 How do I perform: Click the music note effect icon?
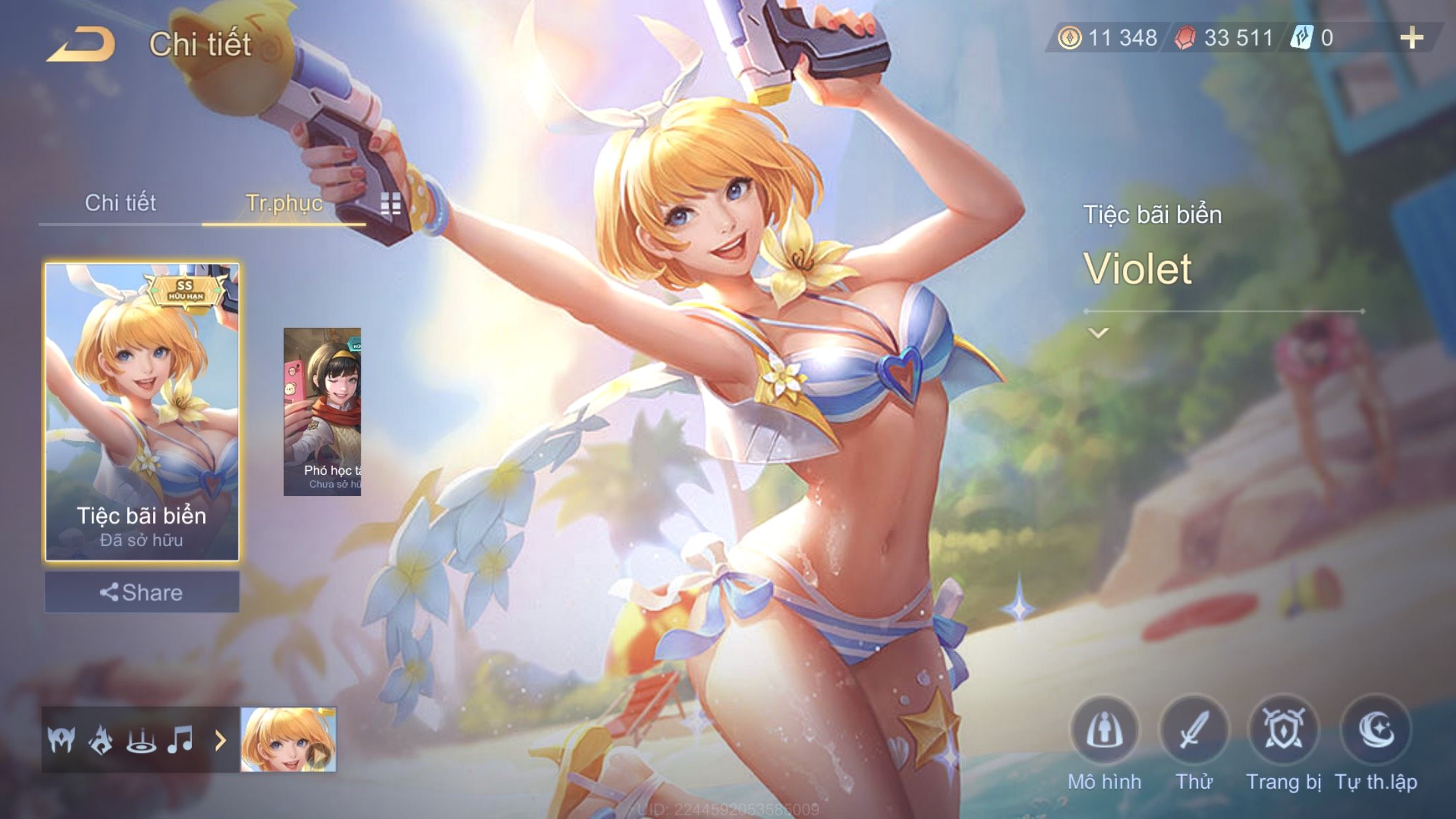pyautogui.click(x=180, y=739)
